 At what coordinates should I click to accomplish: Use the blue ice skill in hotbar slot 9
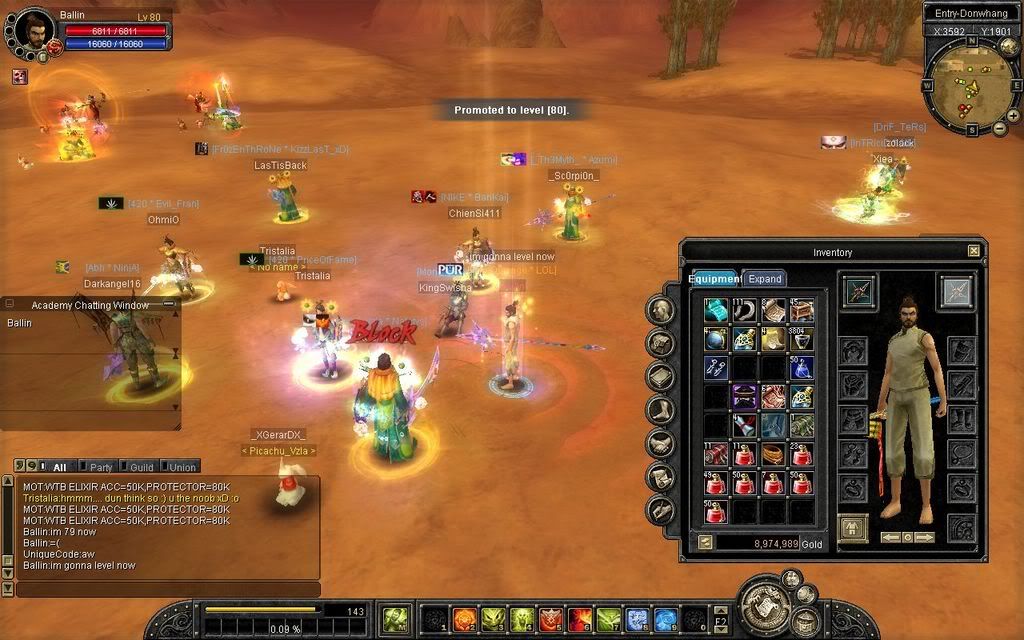666,620
